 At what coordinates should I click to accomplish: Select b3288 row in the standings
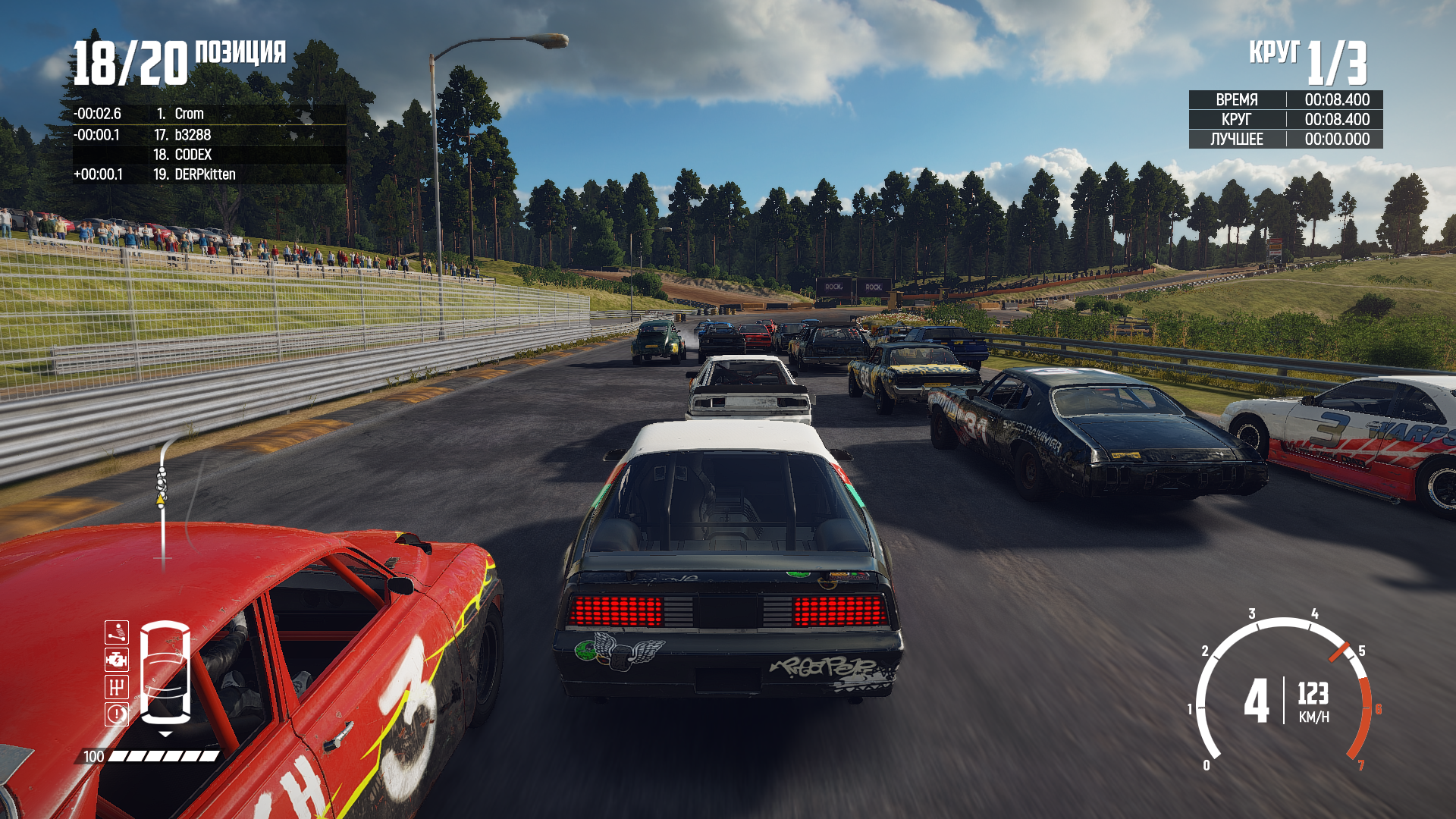[x=193, y=135]
